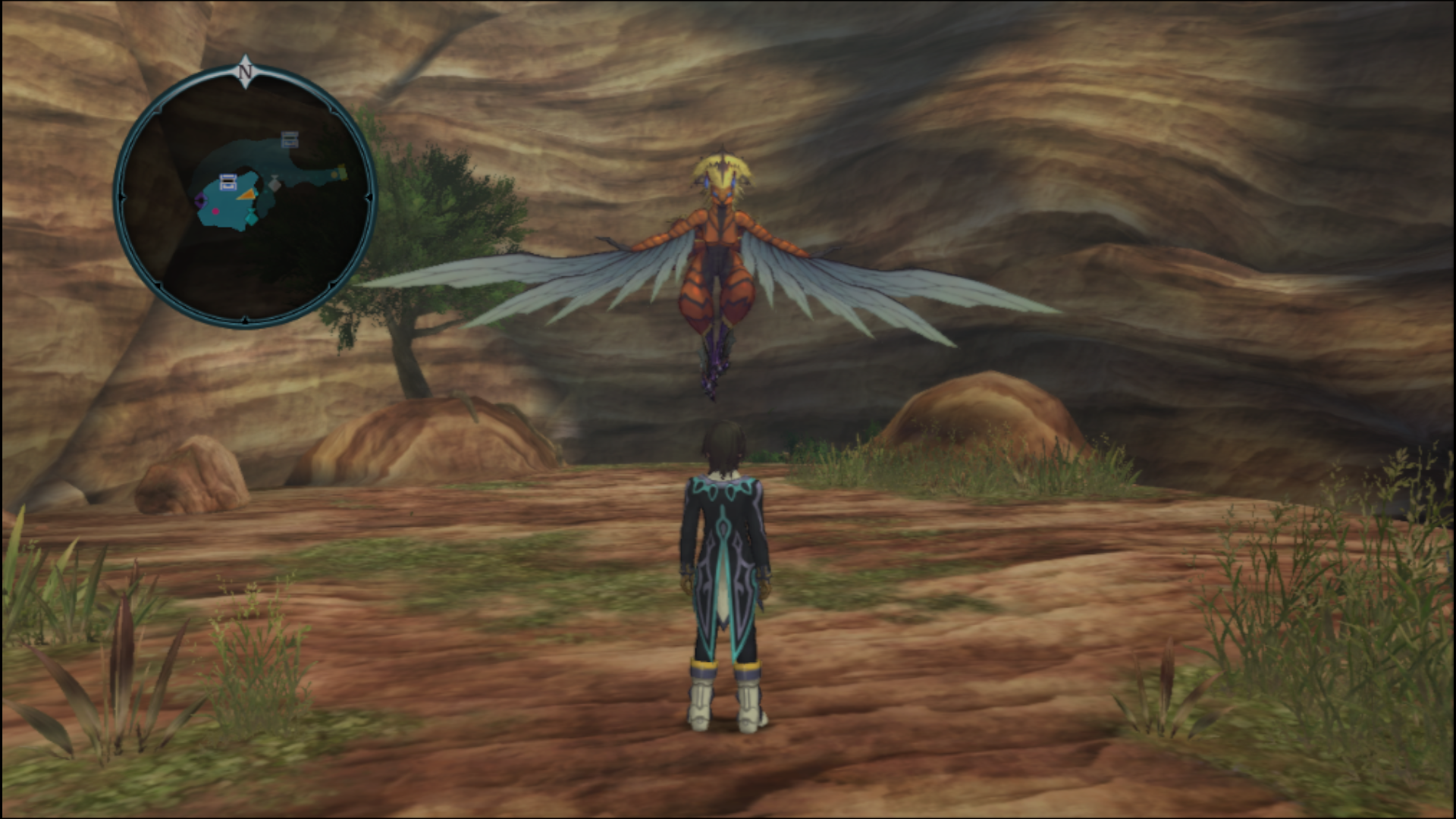Select the gray sack minimap marker

click(x=275, y=184)
